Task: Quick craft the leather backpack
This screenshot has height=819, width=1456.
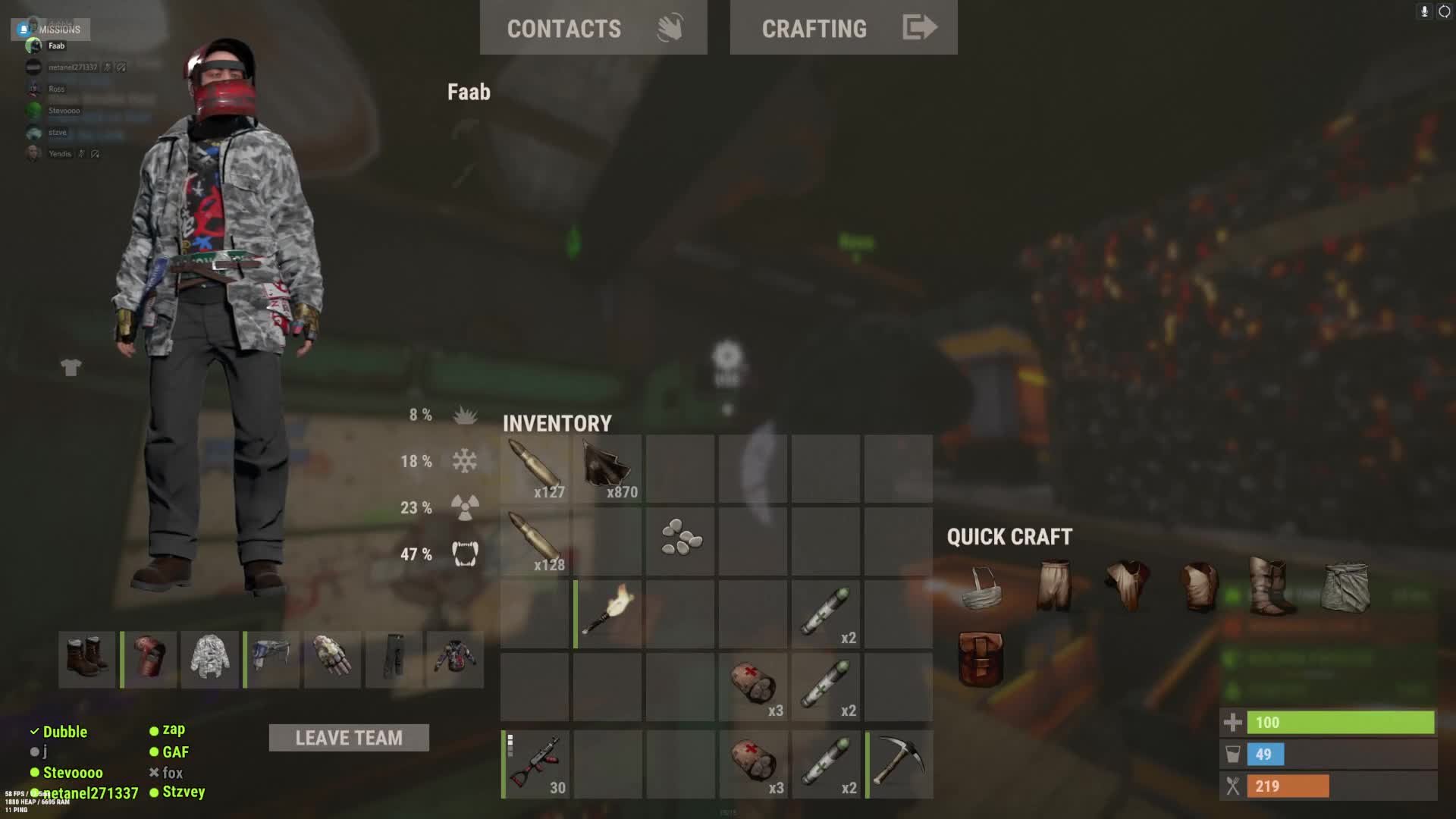Action: pos(981,658)
